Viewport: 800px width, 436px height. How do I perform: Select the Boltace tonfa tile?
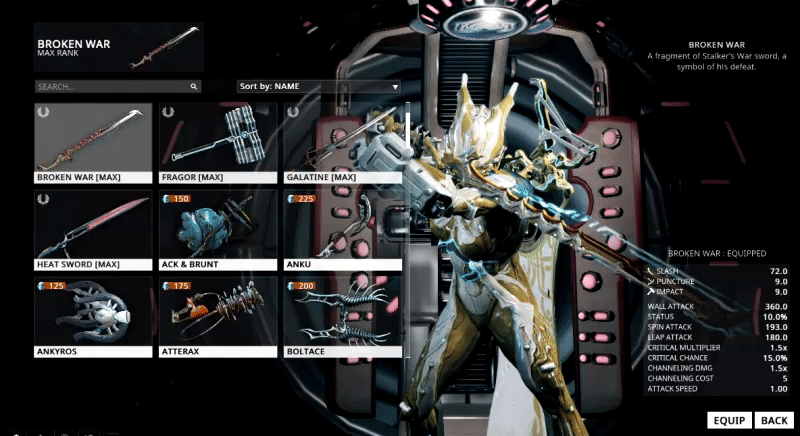pyautogui.click(x=342, y=317)
